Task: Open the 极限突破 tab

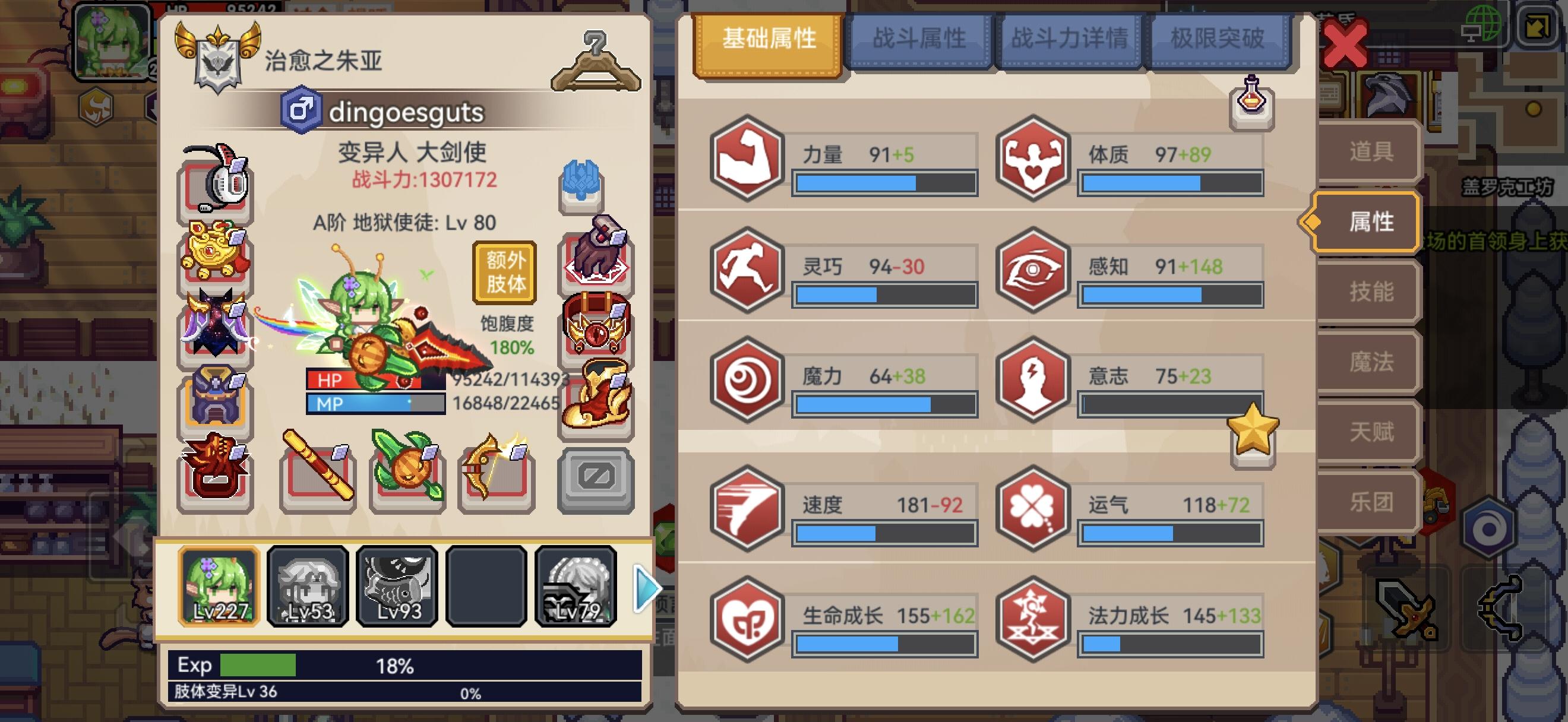Action: (x=1219, y=38)
